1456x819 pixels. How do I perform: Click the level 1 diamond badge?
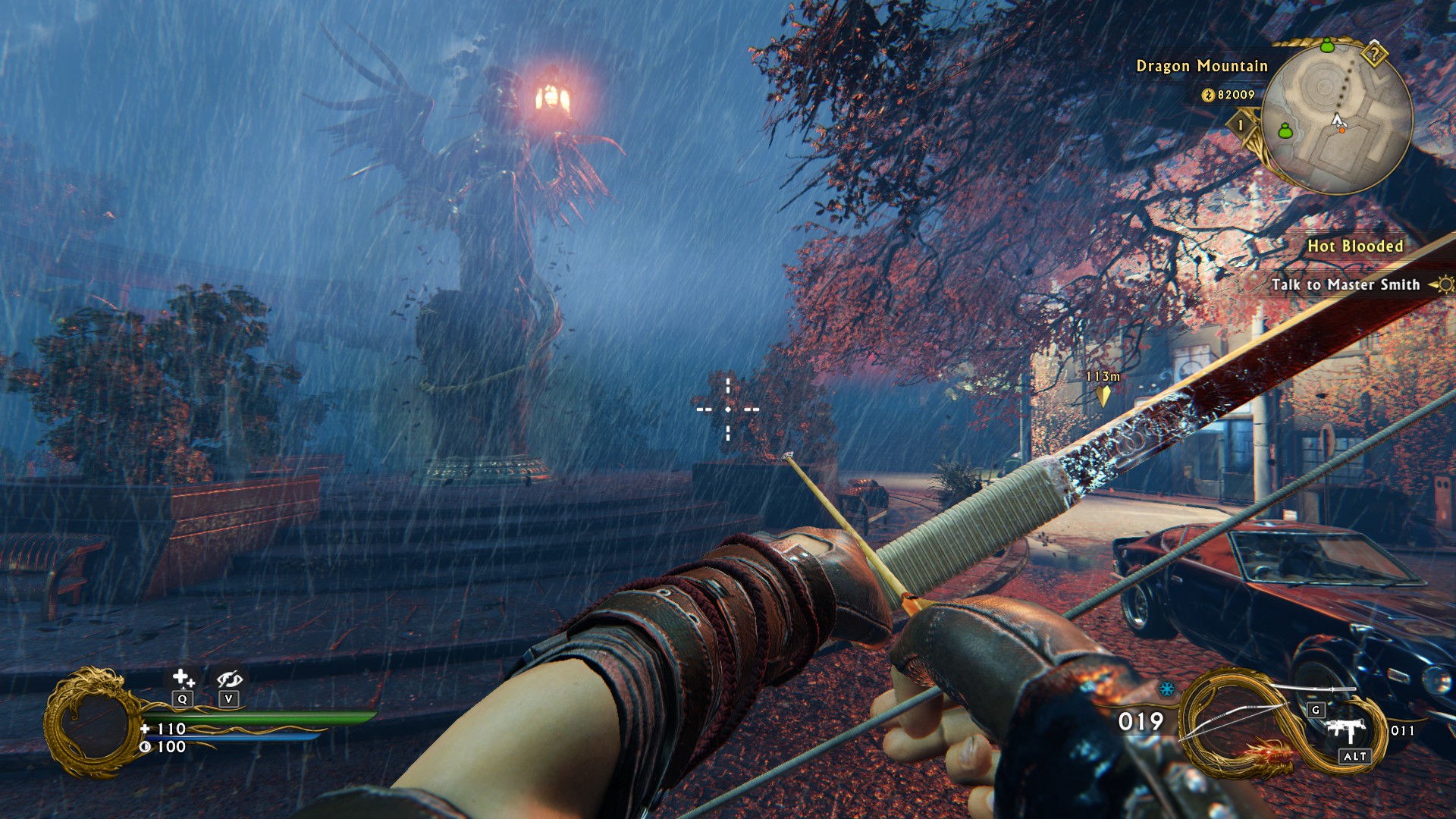pos(1241,124)
